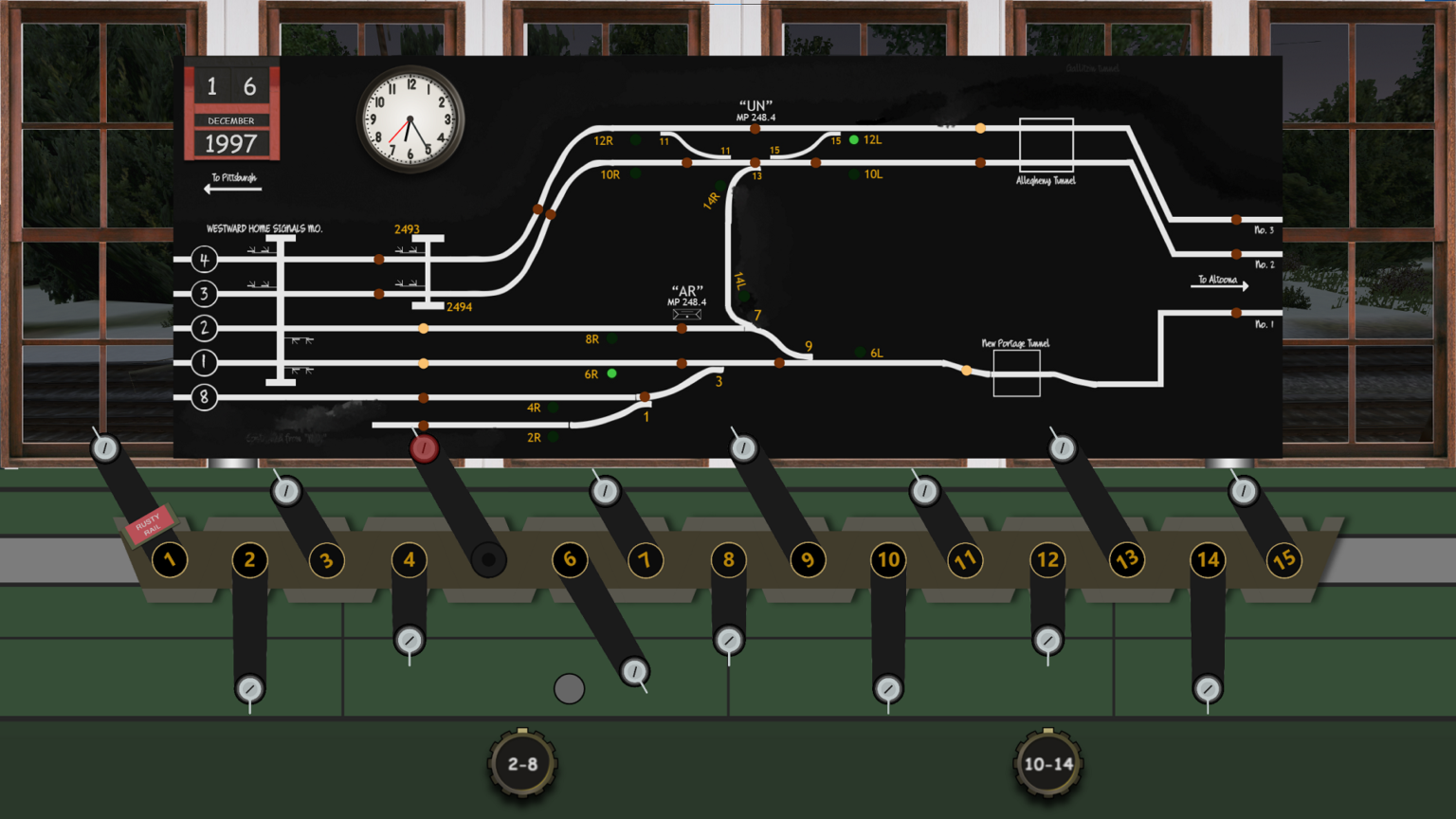Click the "AR" MP 248.4 bridge symbol
1456x819 pixels.
pyautogui.click(x=686, y=313)
